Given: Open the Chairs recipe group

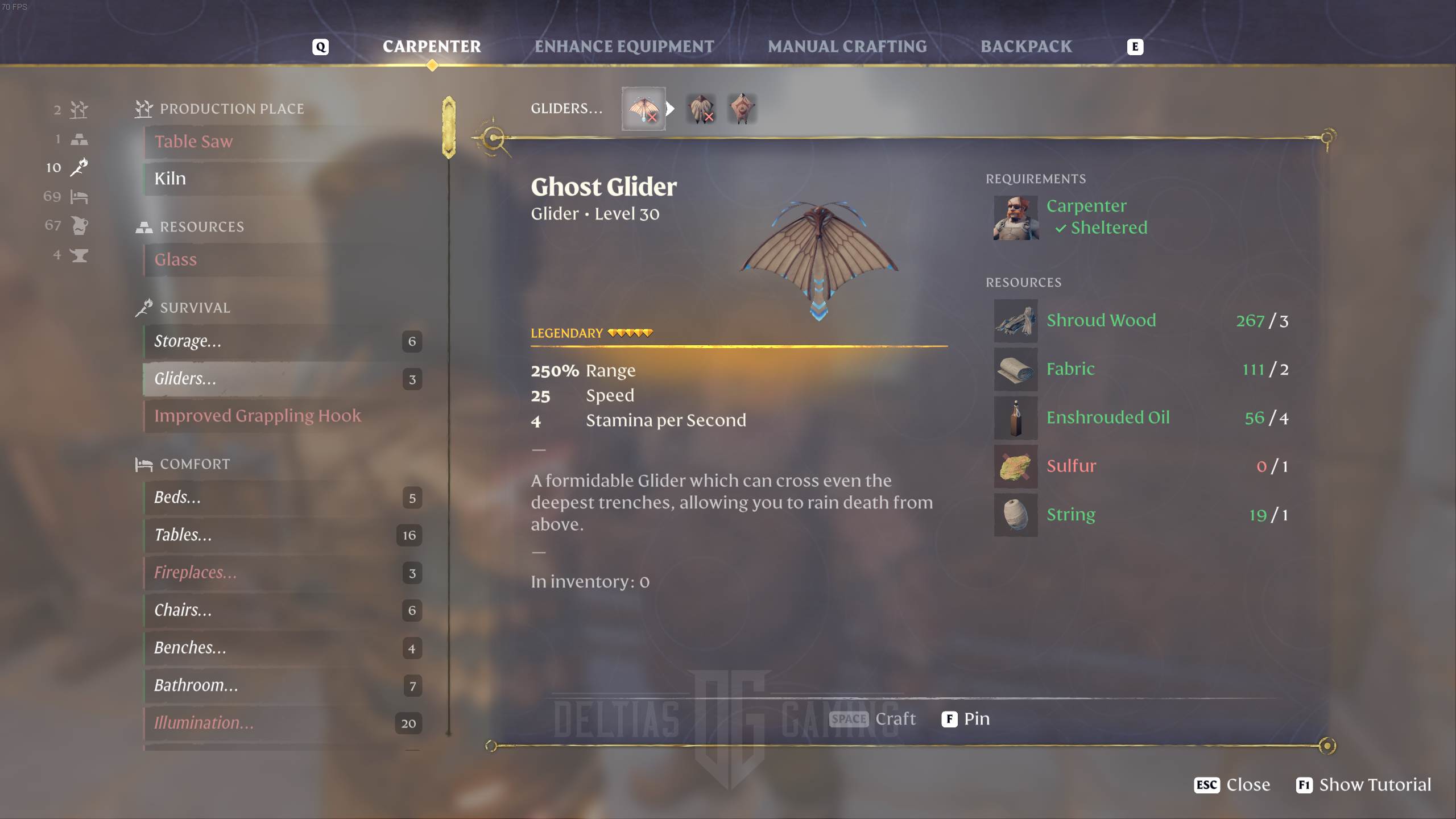Looking at the screenshot, I should coord(183,610).
